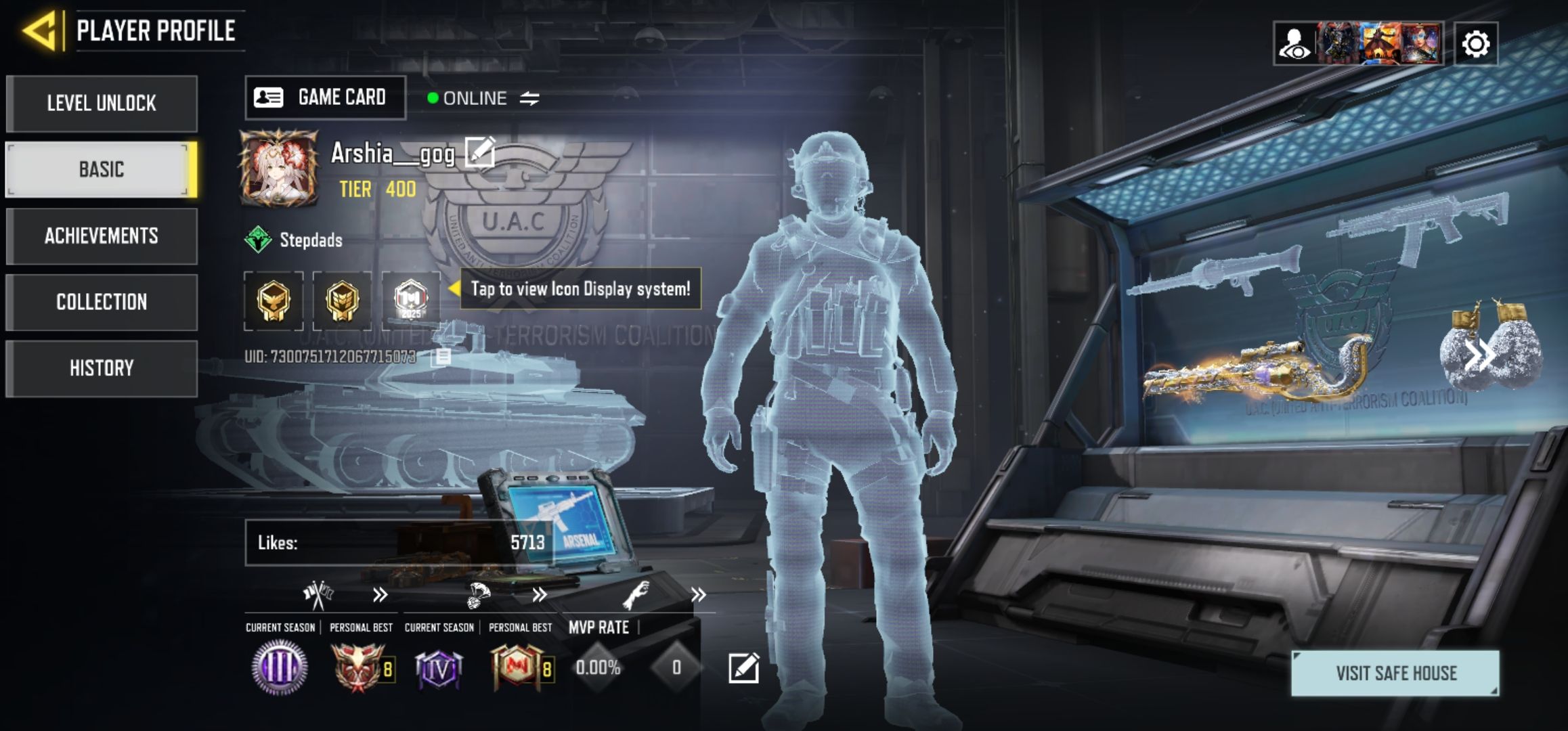The height and width of the screenshot is (731, 1568).
Task: Expand the battle royale ranked stats
Action: click(539, 595)
